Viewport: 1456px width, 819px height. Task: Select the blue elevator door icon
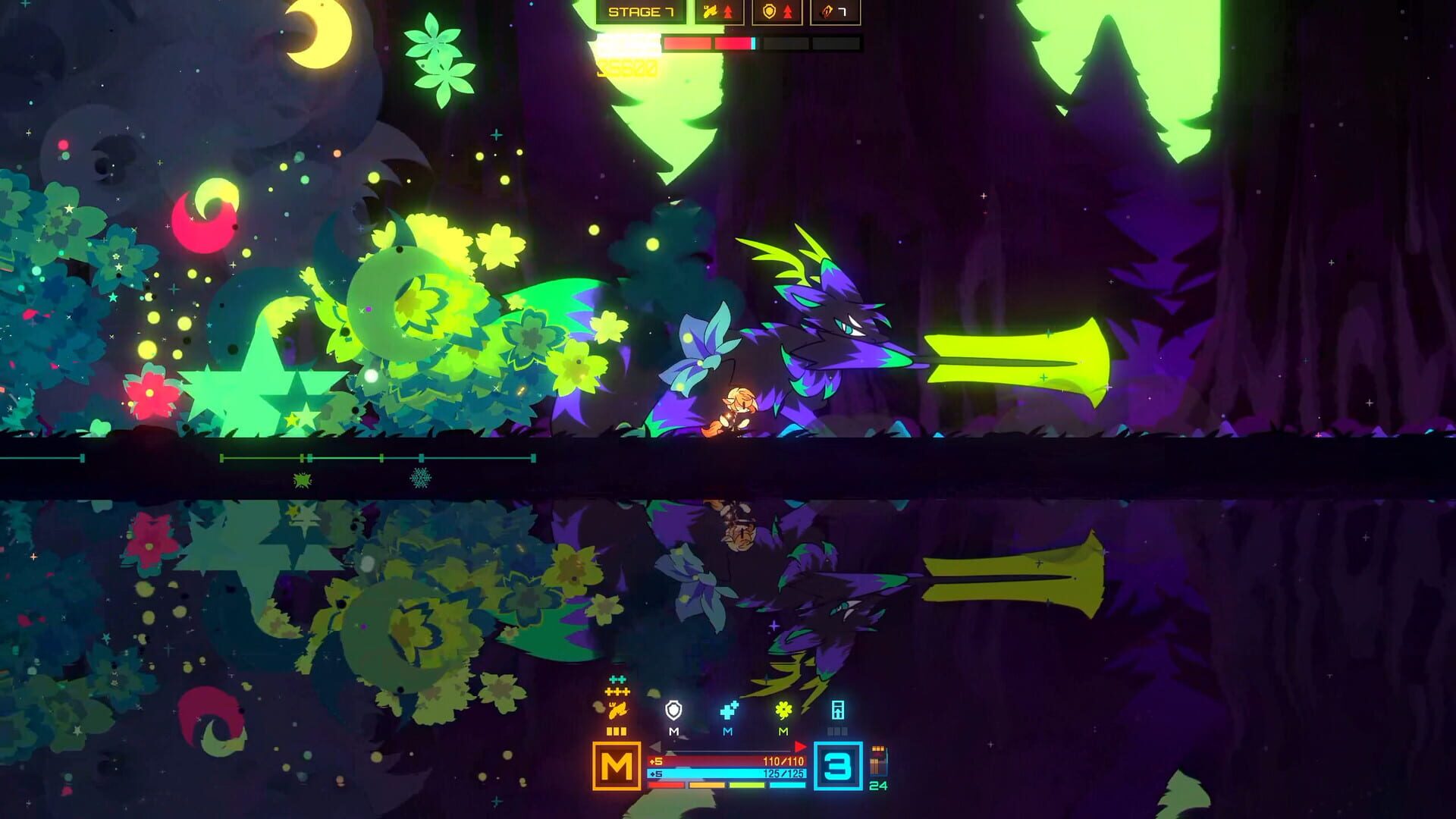click(837, 710)
